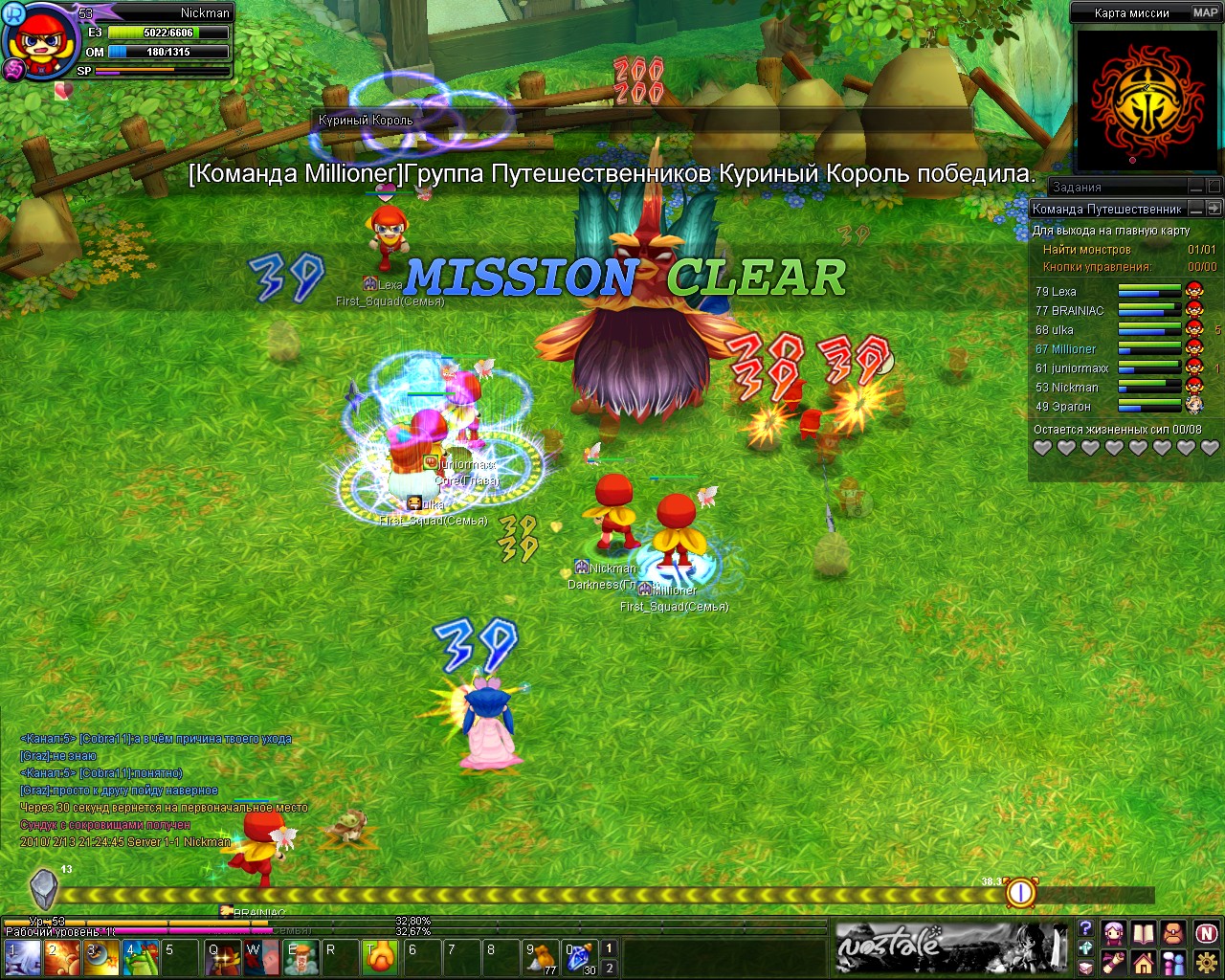This screenshot has height=980, width=1225.
Task: Use the green frog skill in slot 4
Action: pos(141,957)
